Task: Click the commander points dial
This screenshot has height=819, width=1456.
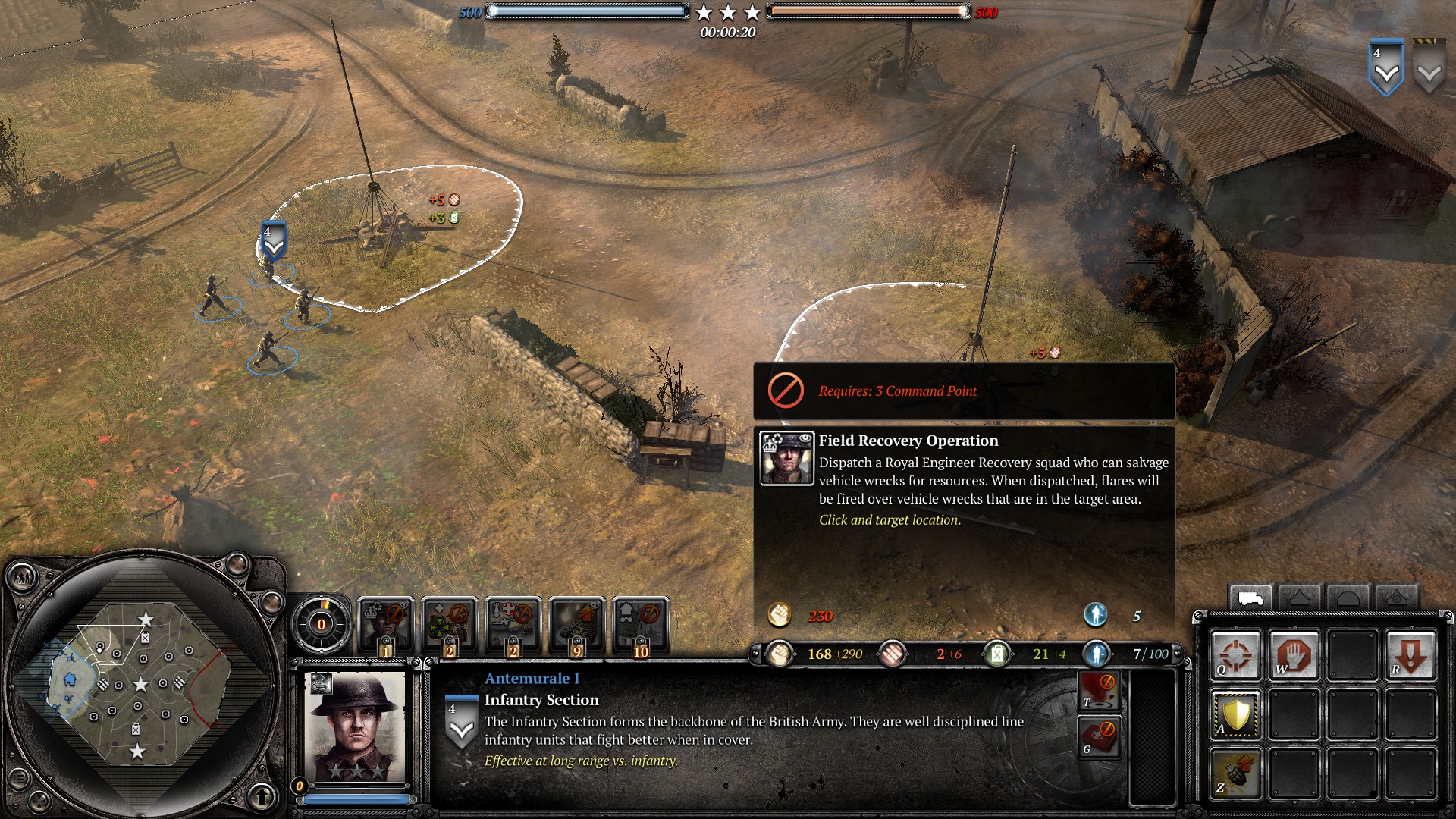Action: click(x=322, y=624)
